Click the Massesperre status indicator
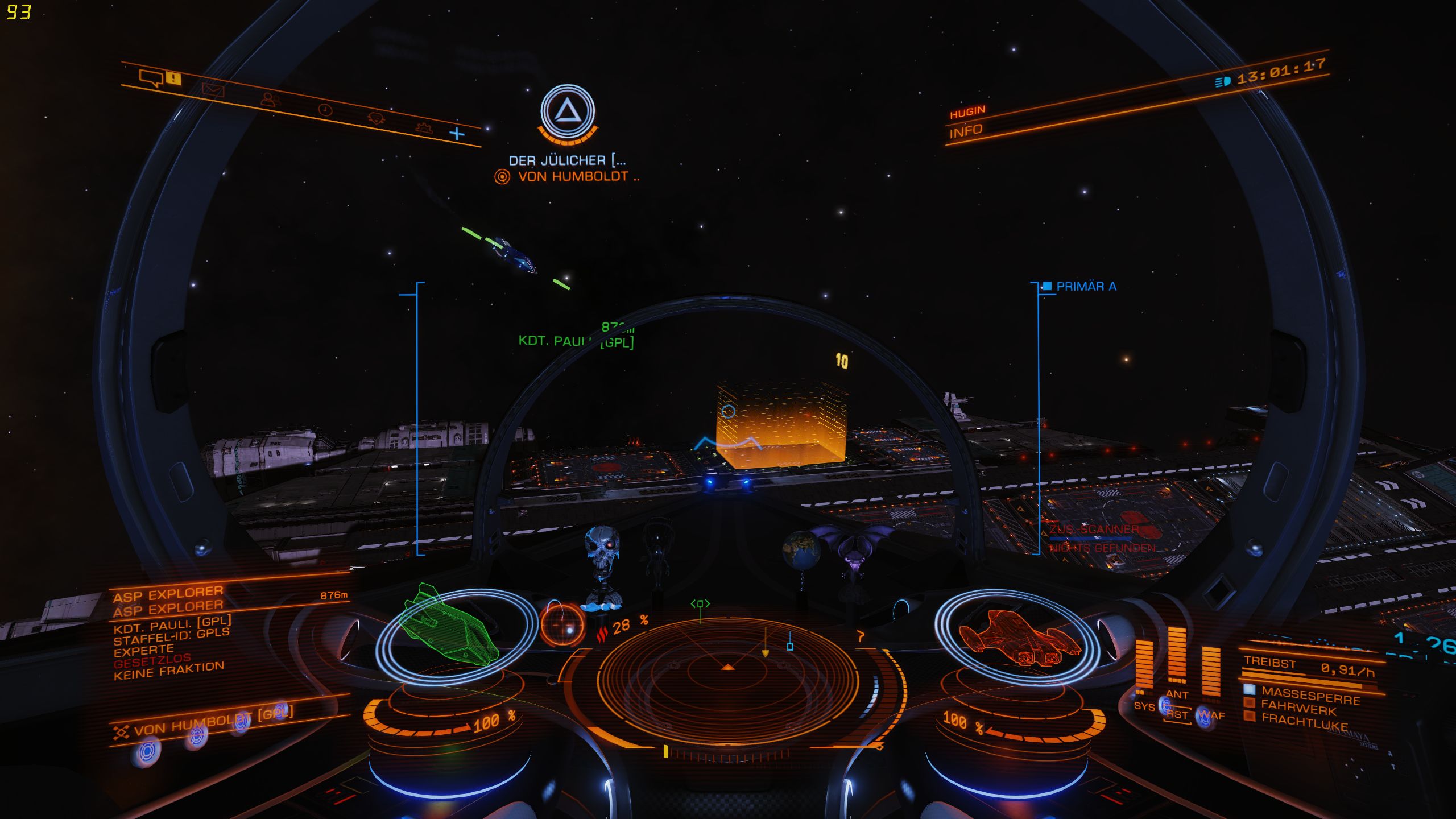 point(1310,694)
